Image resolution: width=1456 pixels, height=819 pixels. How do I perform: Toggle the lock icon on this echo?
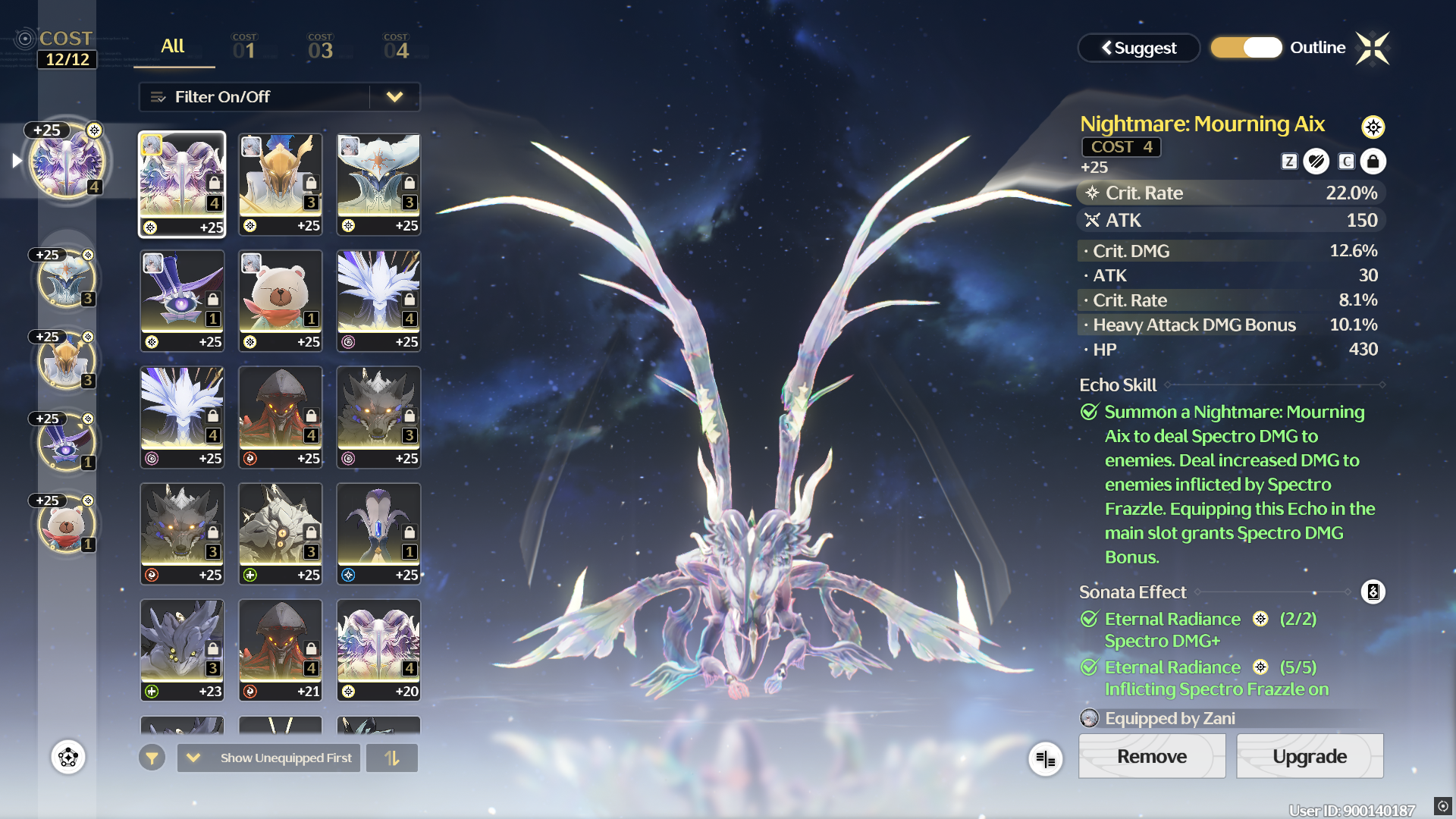pos(1373,162)
